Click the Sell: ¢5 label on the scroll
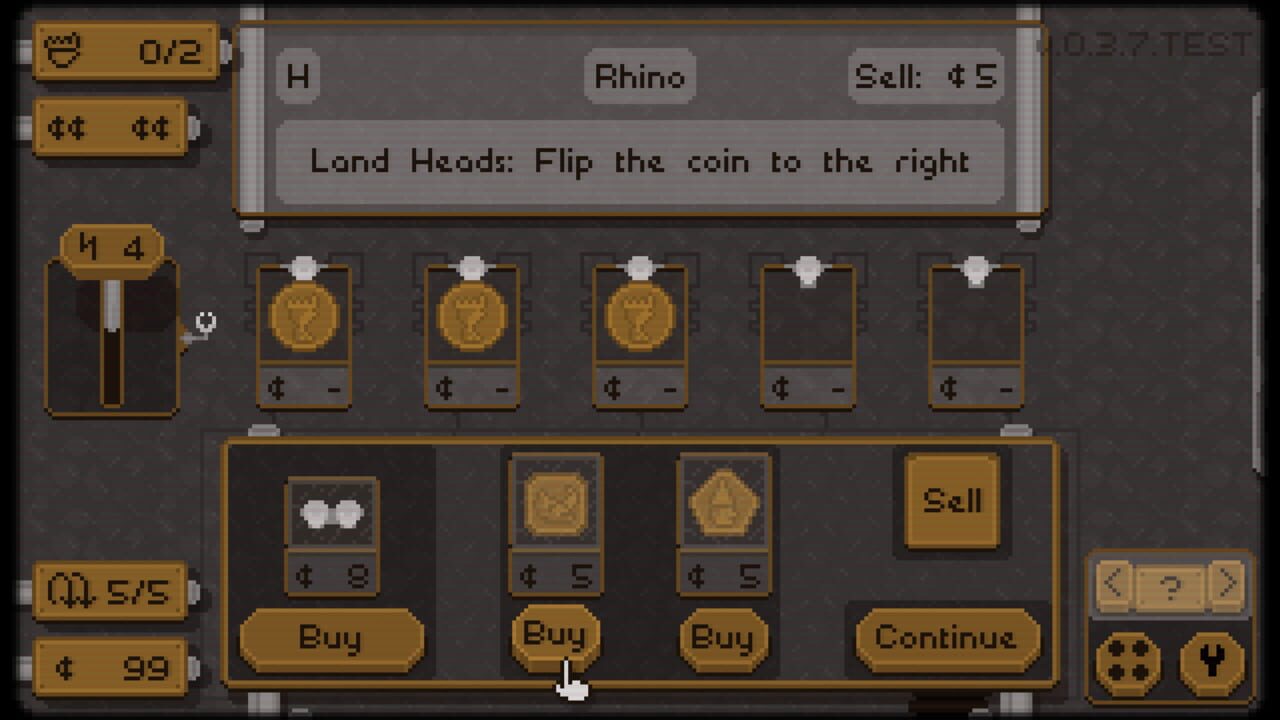1280x720 pixels. pyautogui.click(x=926, y=75)
